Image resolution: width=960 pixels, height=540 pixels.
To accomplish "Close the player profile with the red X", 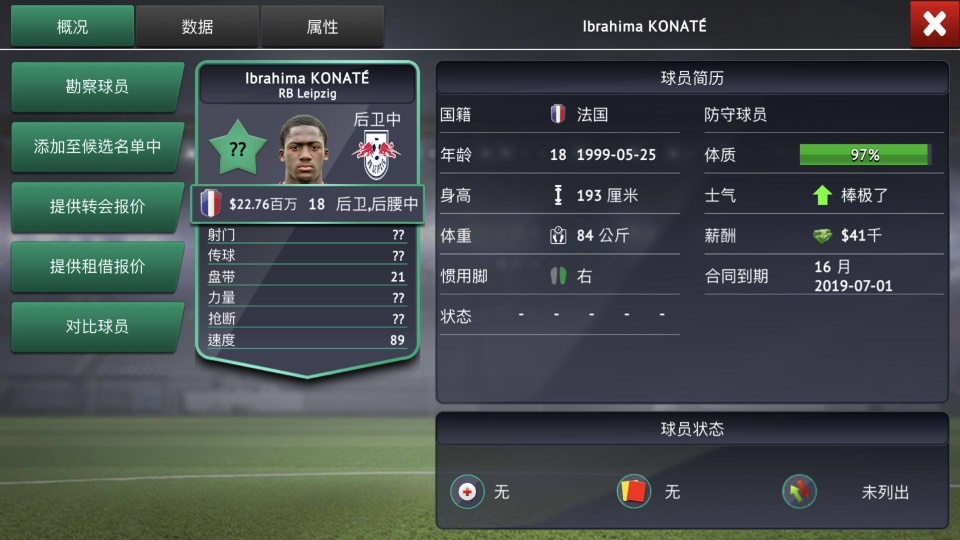I will tap(934, 24).
